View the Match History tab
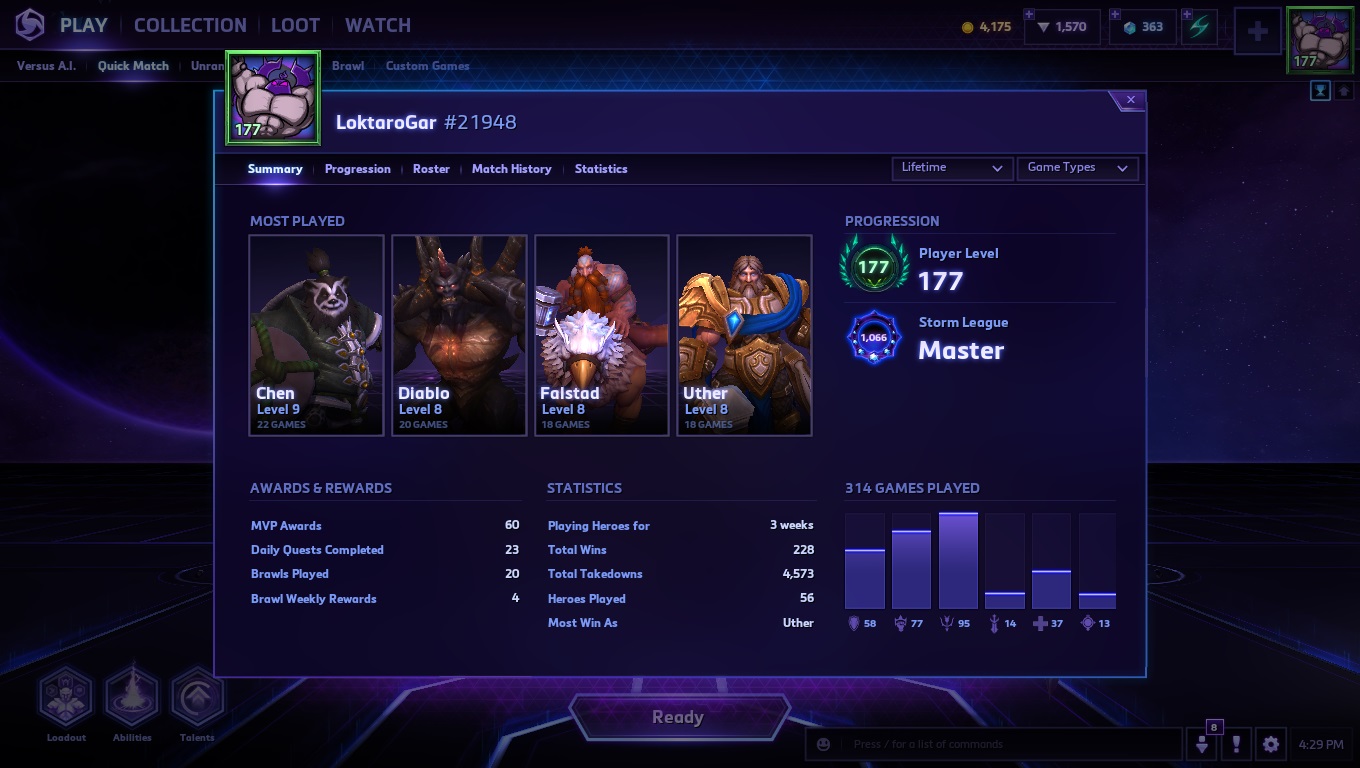The height and width of the screenshot is (768, 1360). click(x=511, y=169)
